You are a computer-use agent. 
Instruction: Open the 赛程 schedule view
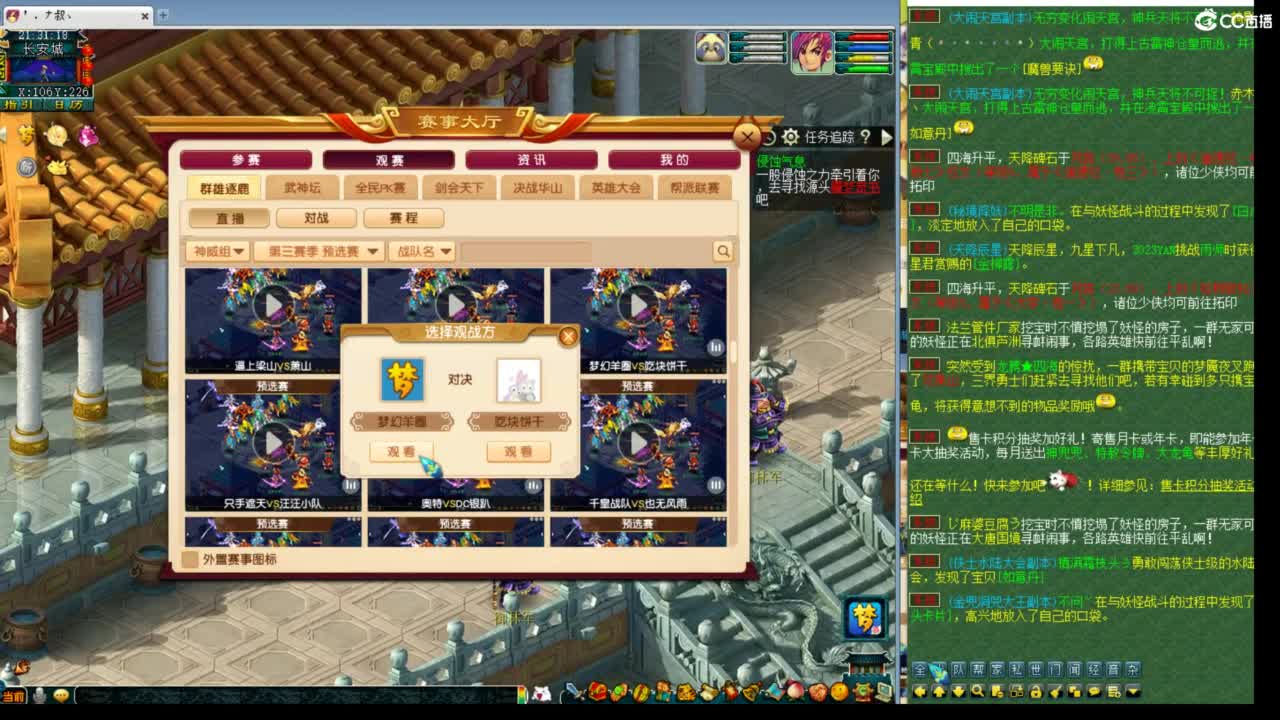(x=404, y=218)
